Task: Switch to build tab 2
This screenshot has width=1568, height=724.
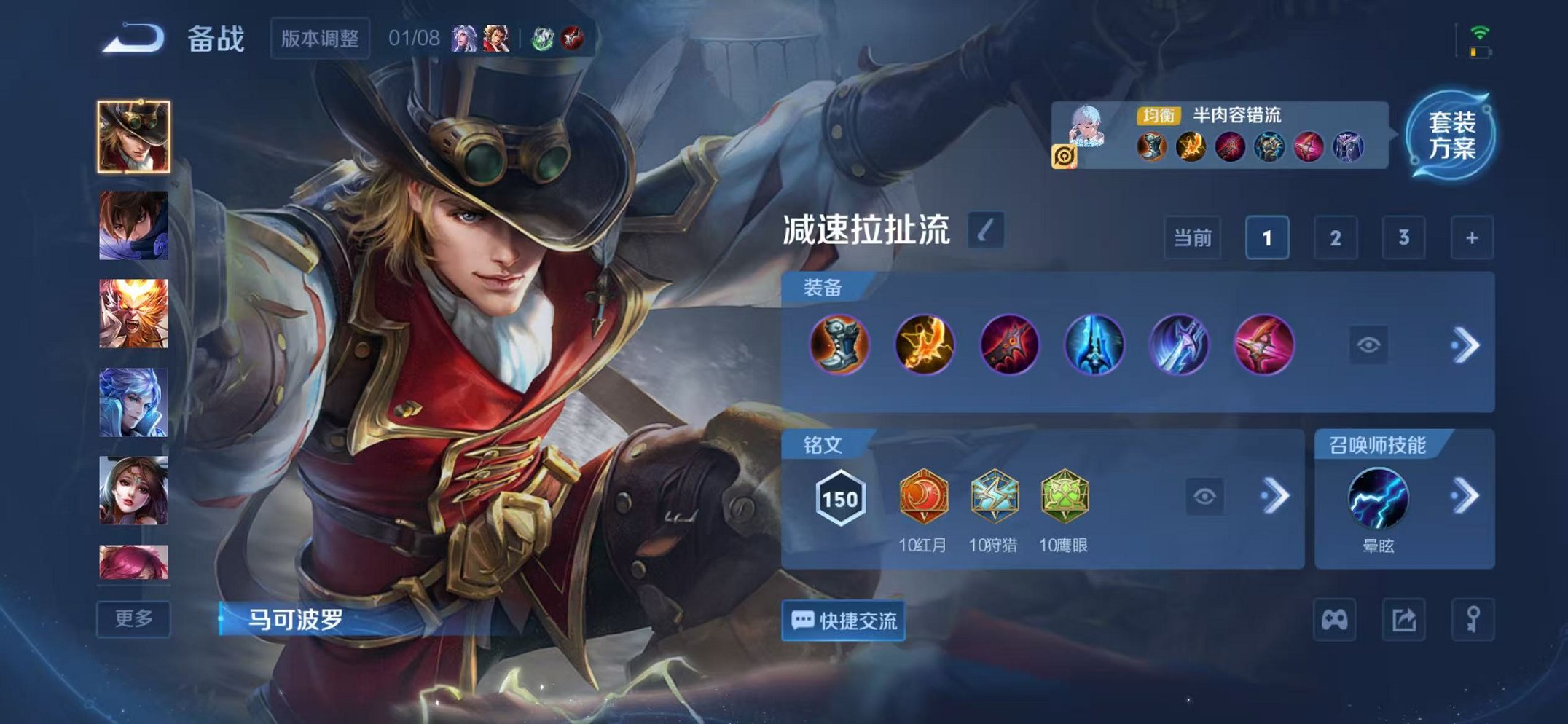Action: pyautogui.click(x=1336, y=237)
